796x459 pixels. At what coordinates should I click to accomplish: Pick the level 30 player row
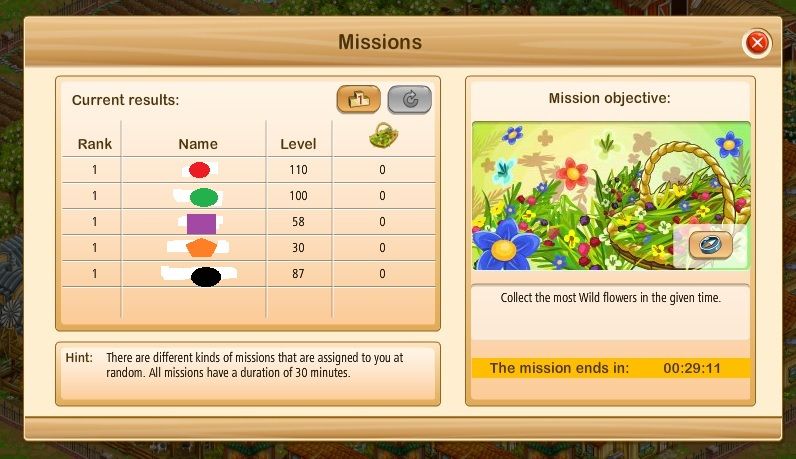[x=248, y=248]
